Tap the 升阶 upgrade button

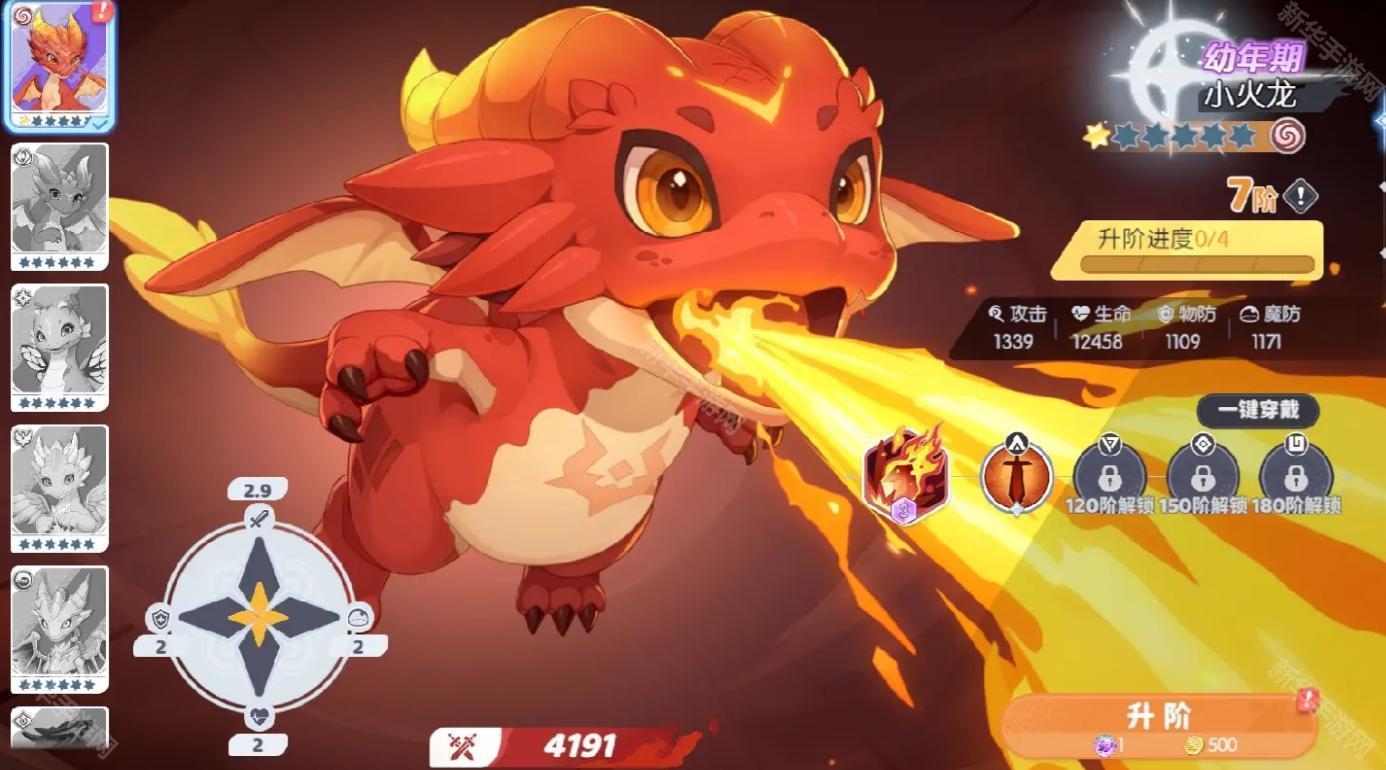pyautogui.click(x=1158, y=726)
